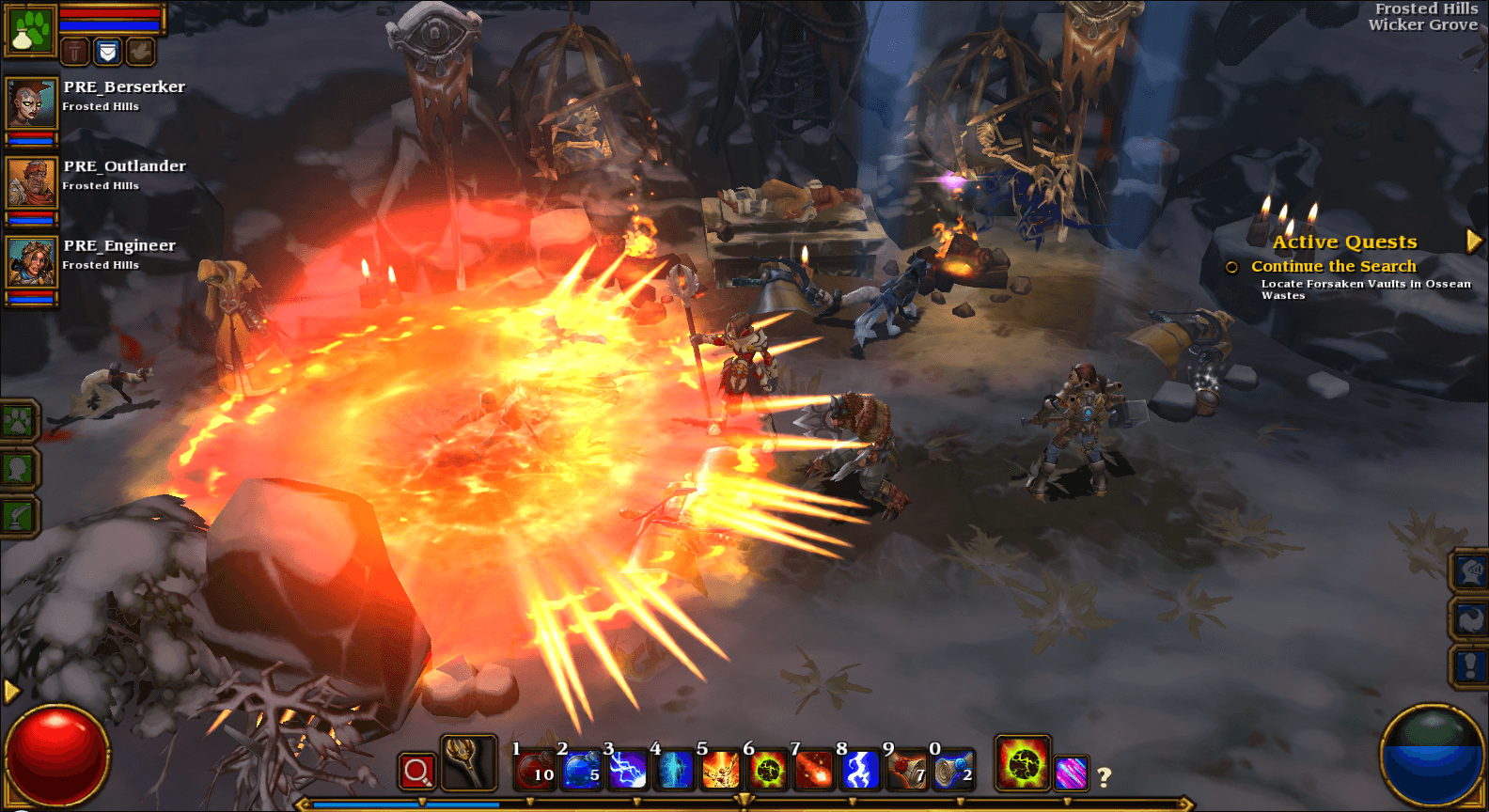Use the blue-sealed scroll in slot 0
This screenshot has height=812, width=1489.
952,771
